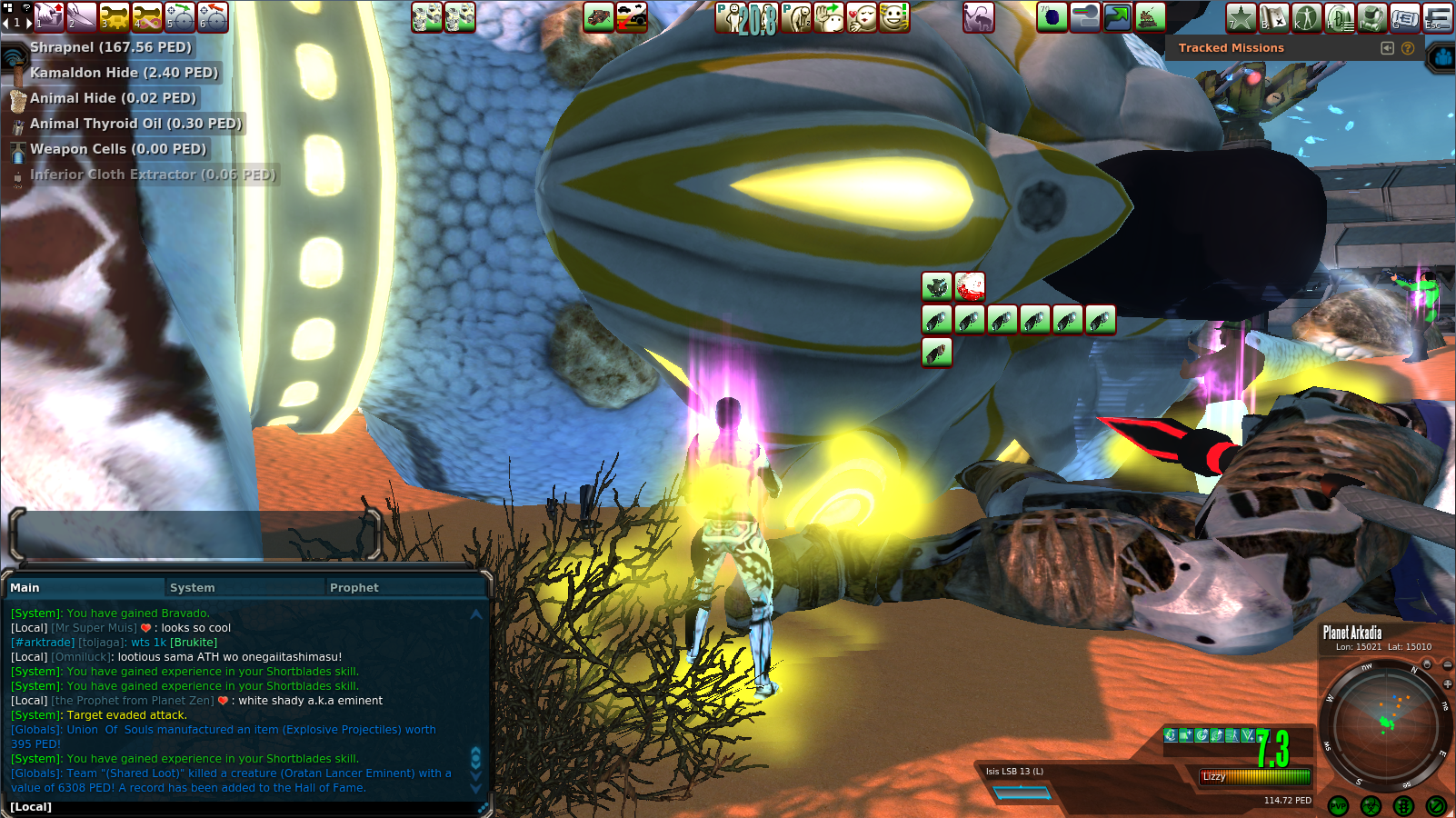Open the green star icon in the toolbar
The width and height of the screenshot is (1456, 818).
pyautogui.click(x=1241, y=17)
